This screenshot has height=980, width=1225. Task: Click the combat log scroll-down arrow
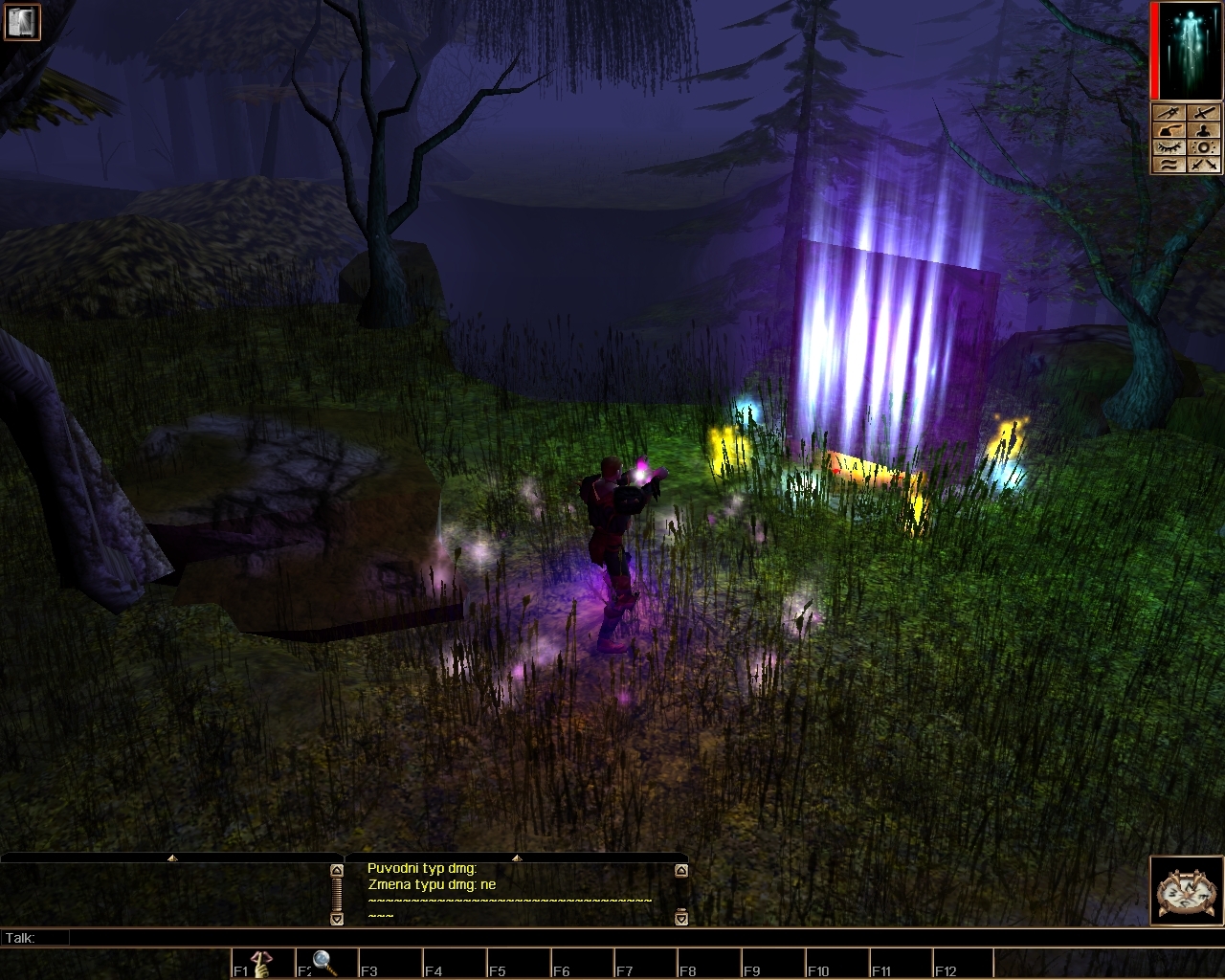point(680,919)
